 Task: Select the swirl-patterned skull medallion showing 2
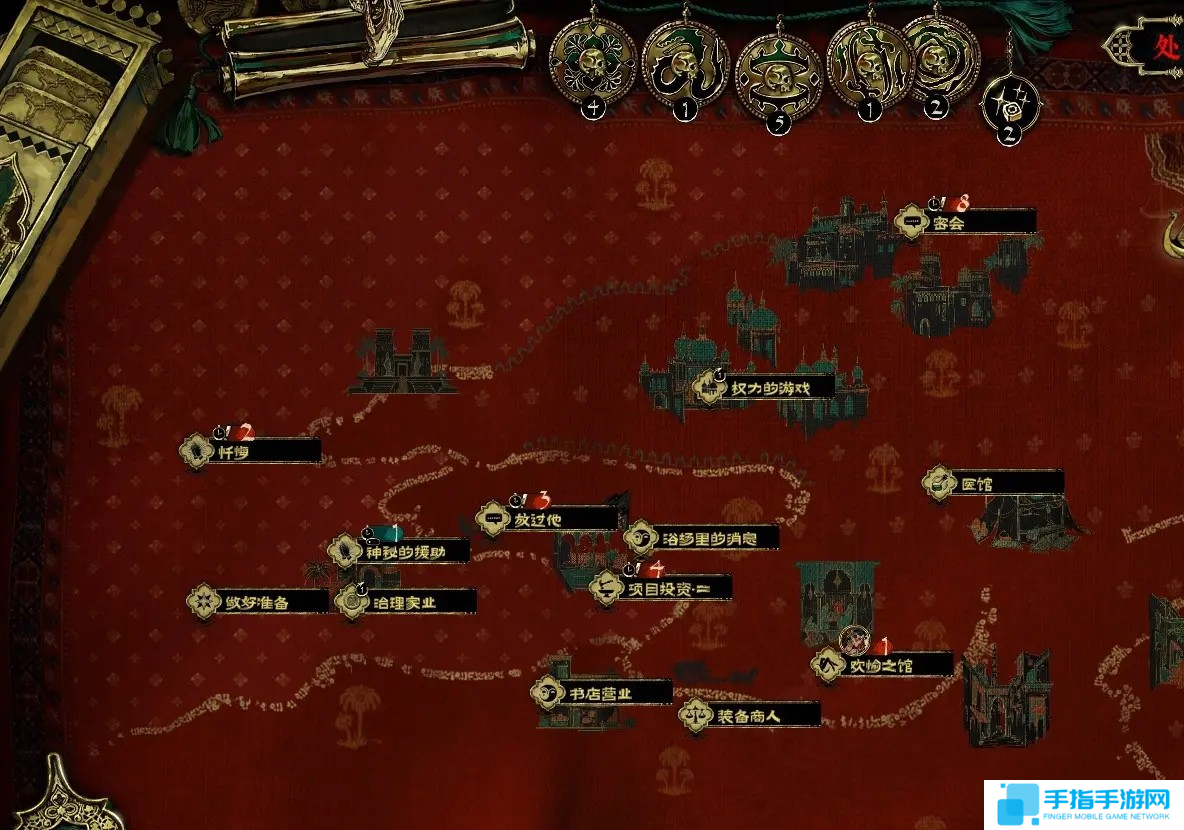[x=940, y=57]
